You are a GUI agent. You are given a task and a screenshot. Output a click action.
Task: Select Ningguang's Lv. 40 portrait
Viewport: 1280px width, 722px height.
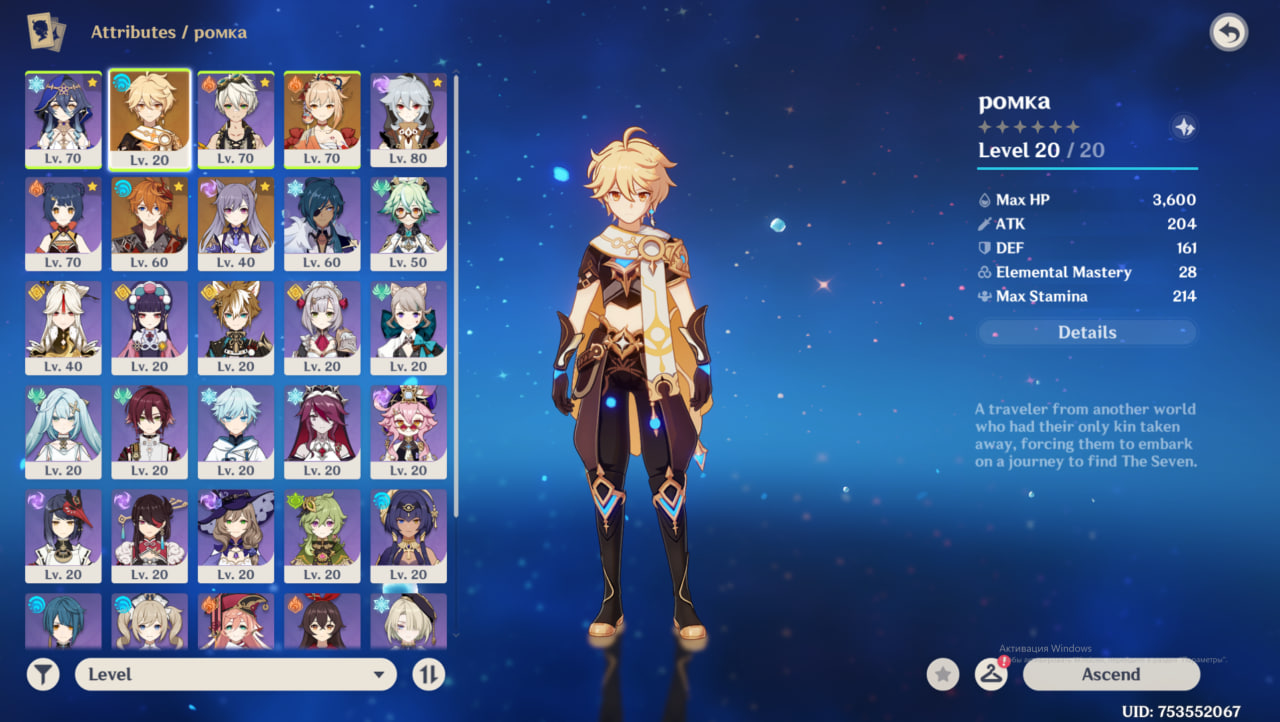(x=63, y=326)
